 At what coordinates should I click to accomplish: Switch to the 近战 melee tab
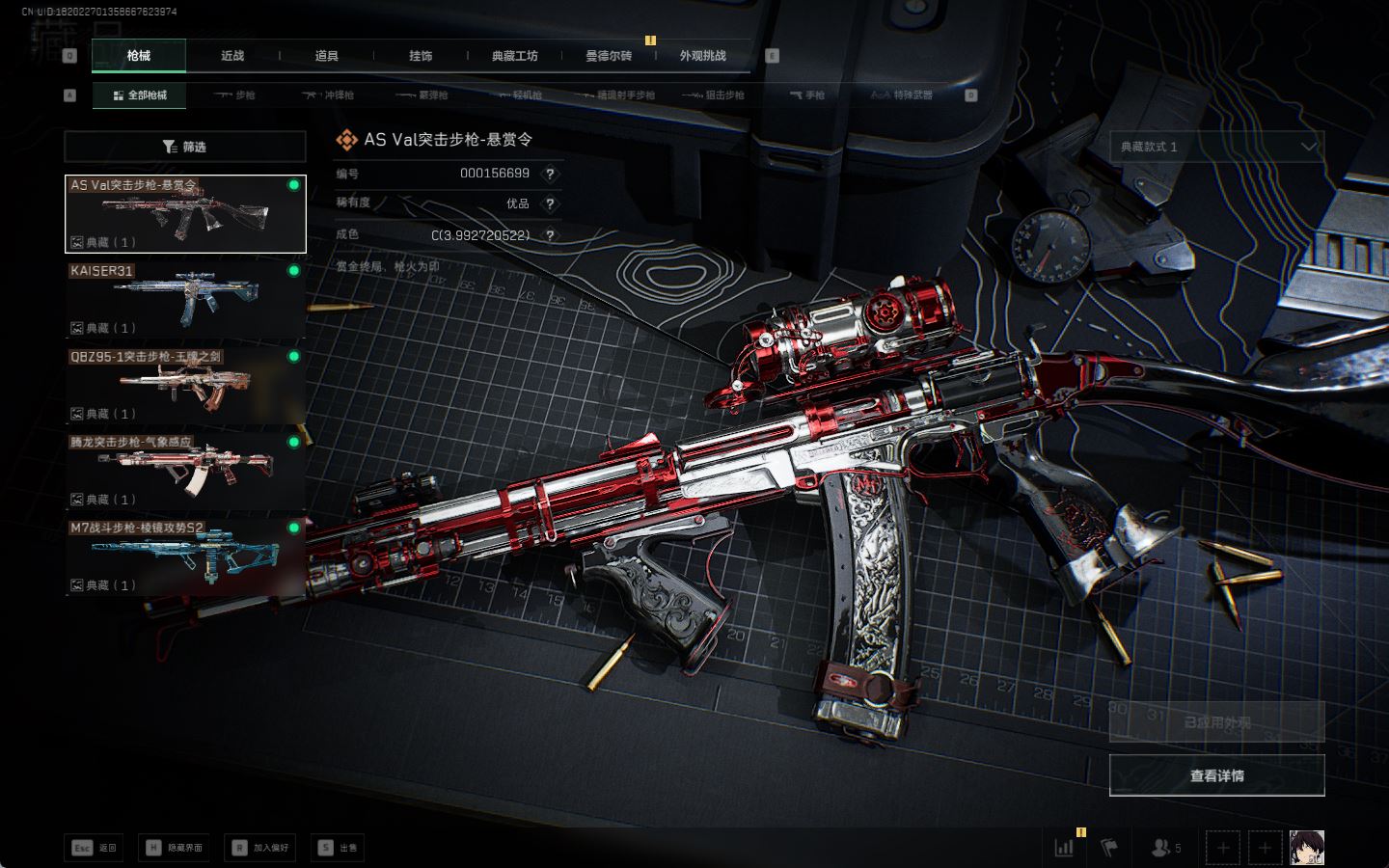[232, 56]
